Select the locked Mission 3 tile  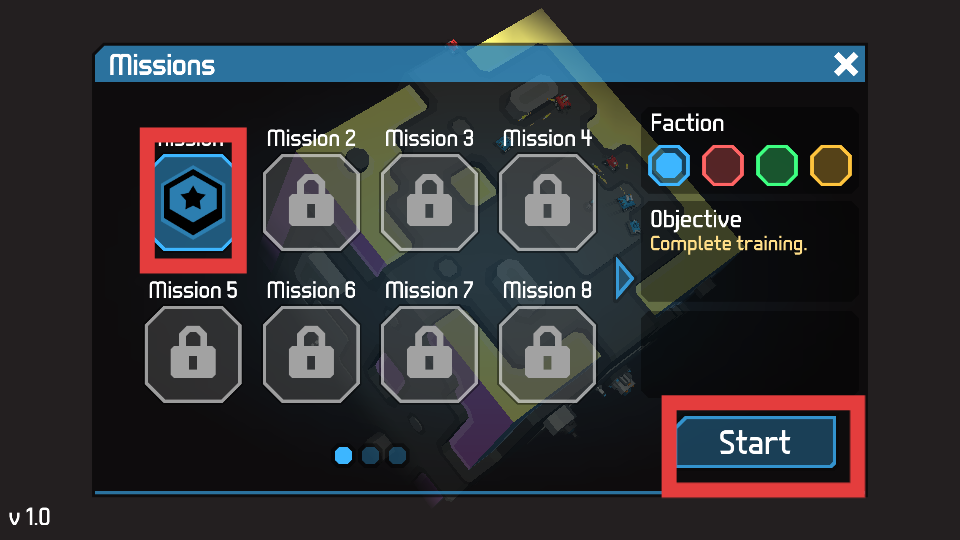429,203
